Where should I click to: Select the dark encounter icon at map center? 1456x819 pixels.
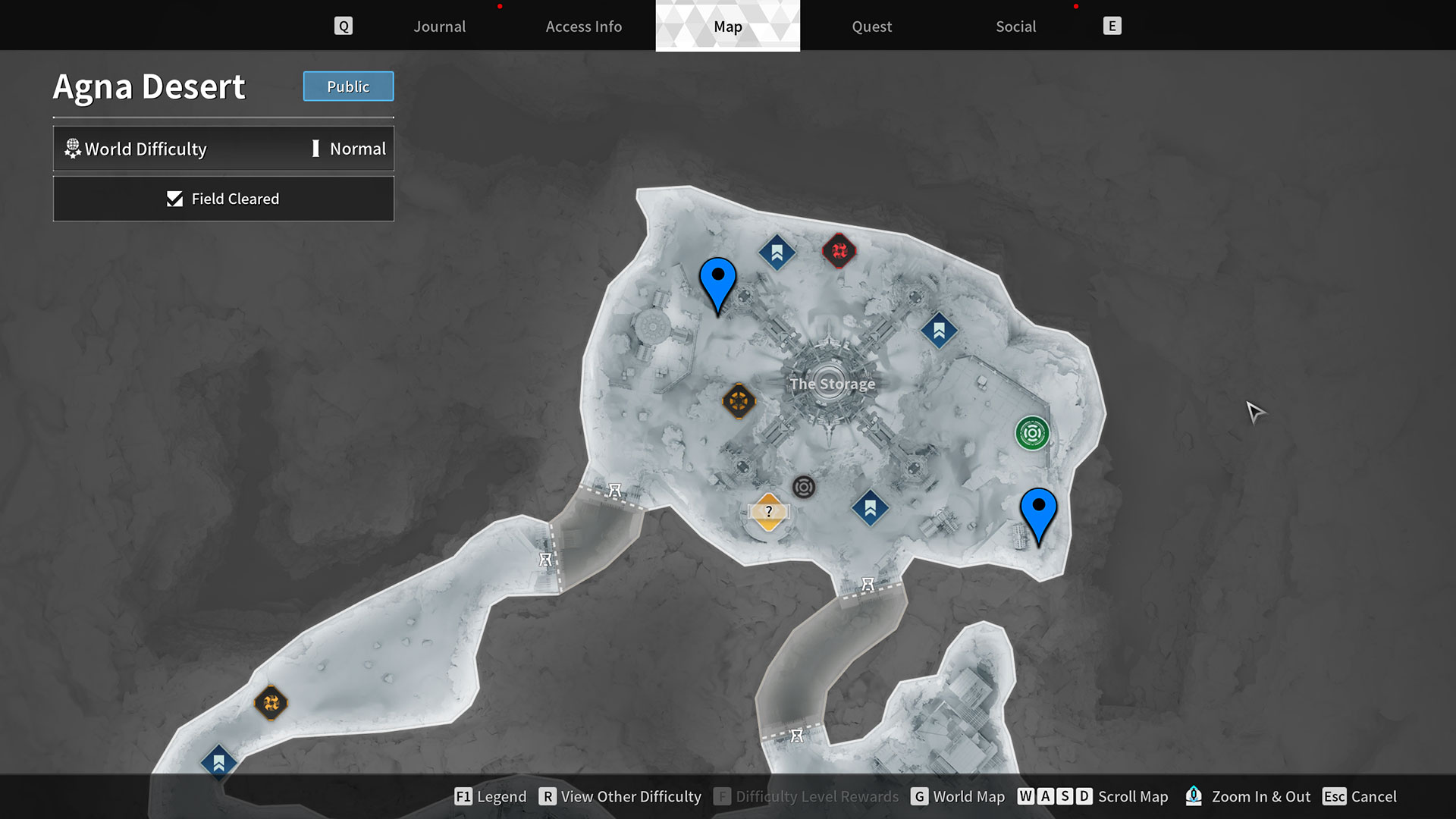[804, 488]
